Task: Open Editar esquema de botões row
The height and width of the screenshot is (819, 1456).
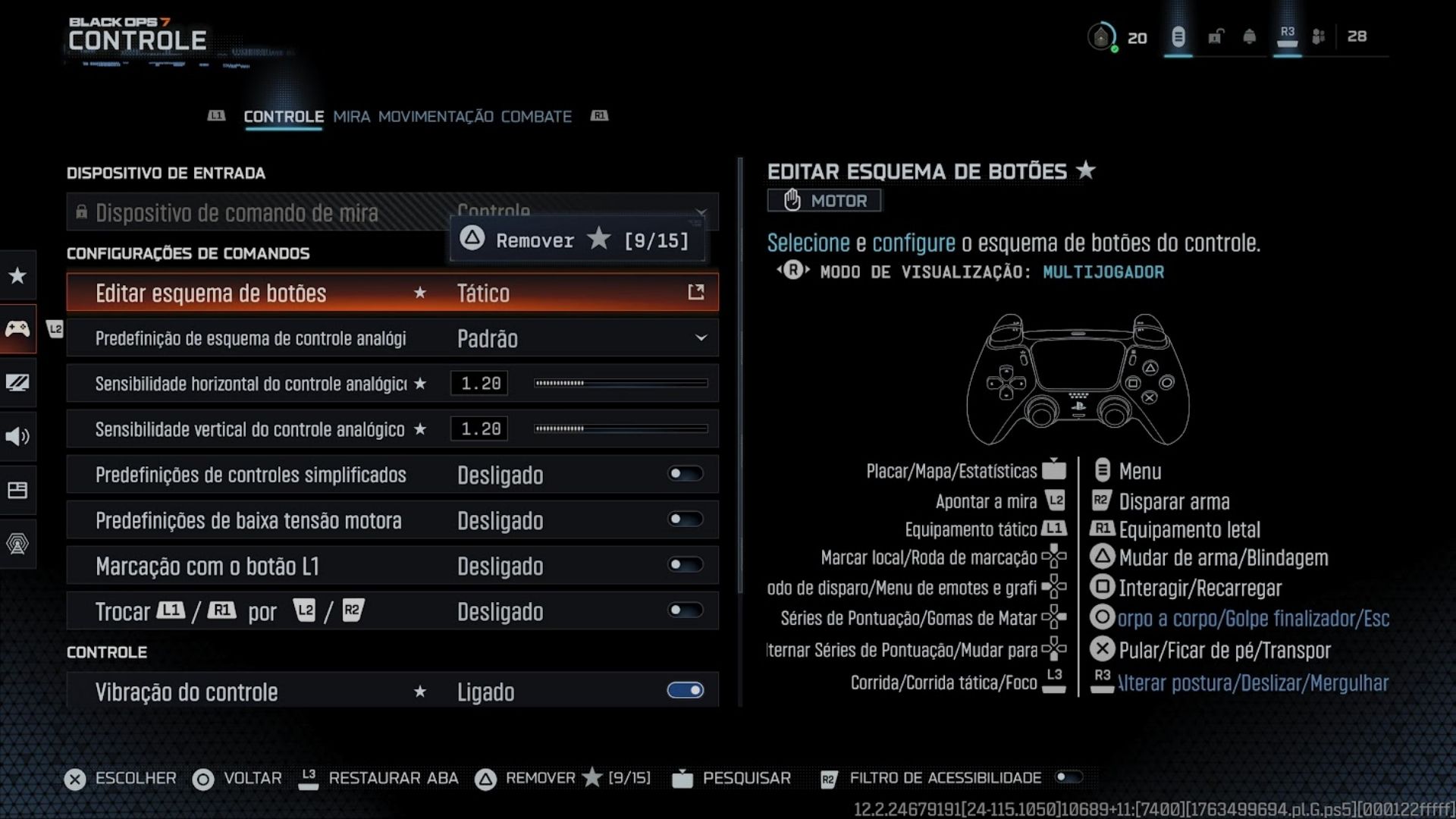Action: tap(392, 293)
